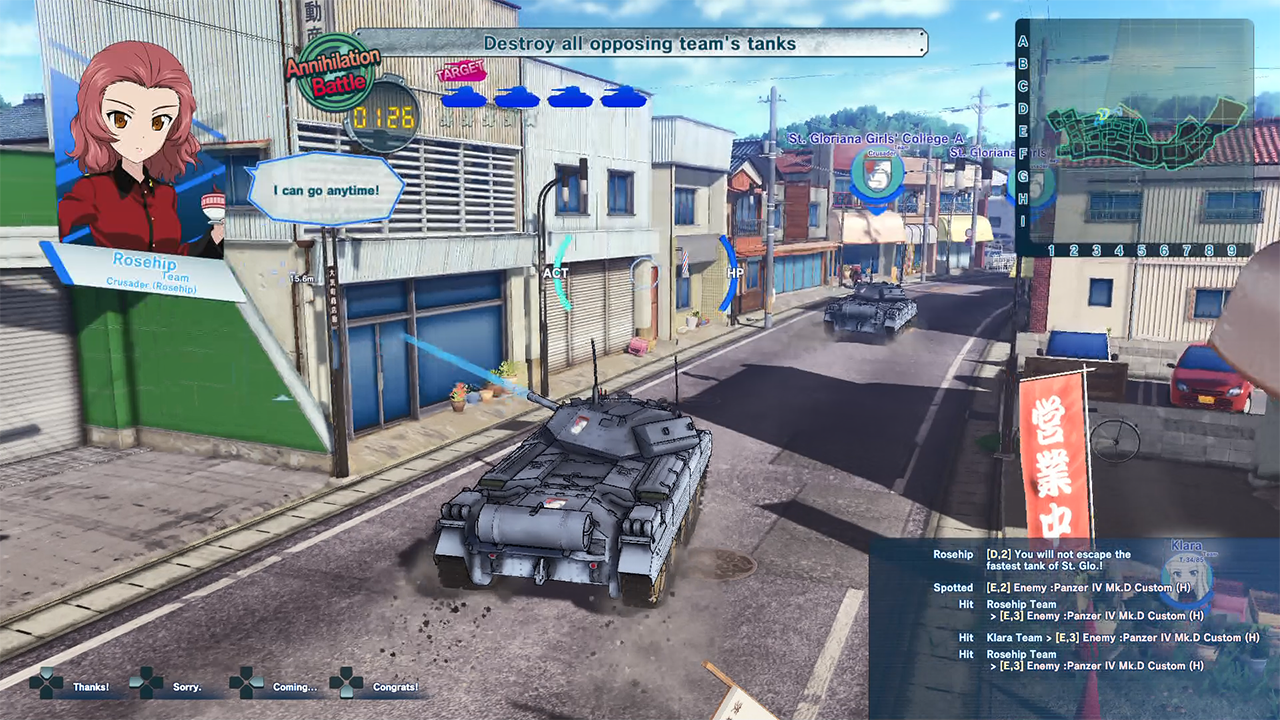The width and height of the screenshot is (1280, 720).
Task: Click the "I can go anytime!" speech bubble
Action: pyautogui.click(x=326, y=189)
